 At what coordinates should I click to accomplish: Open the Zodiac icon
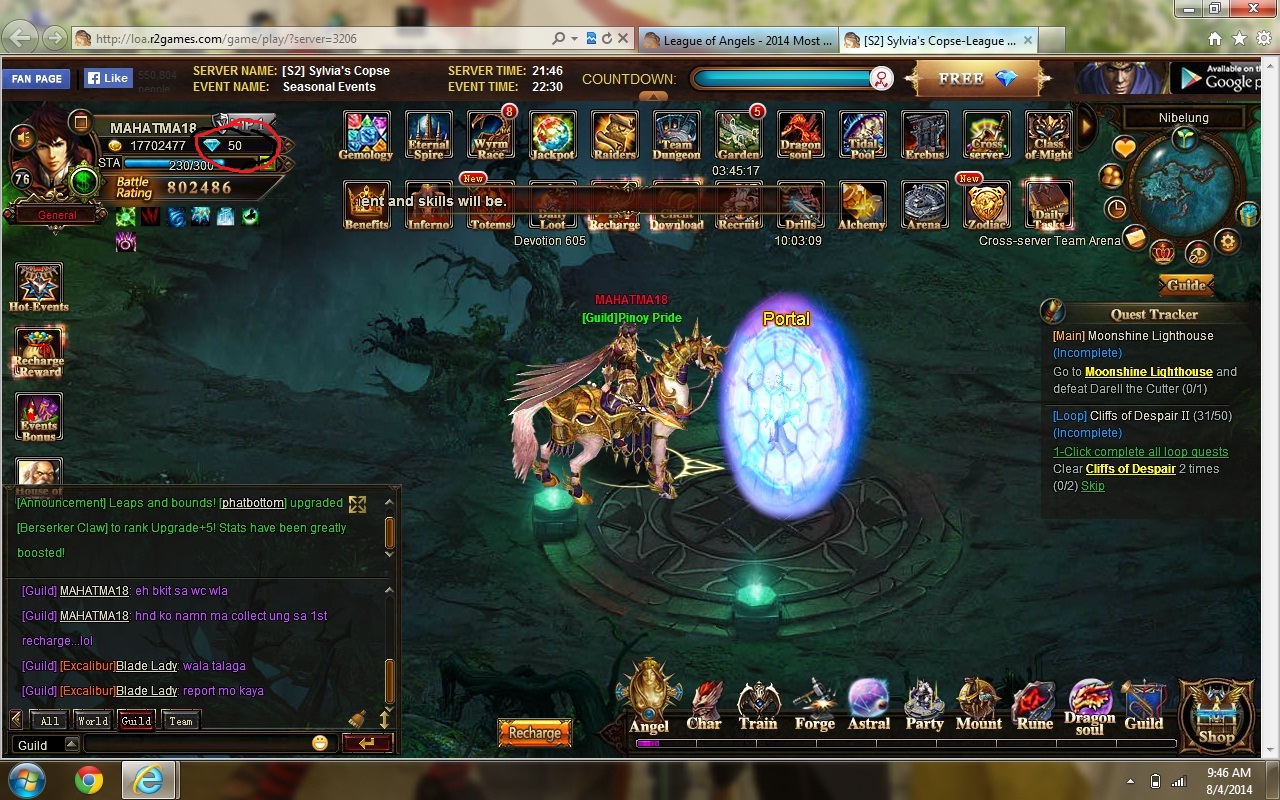[x=986, y=205]
